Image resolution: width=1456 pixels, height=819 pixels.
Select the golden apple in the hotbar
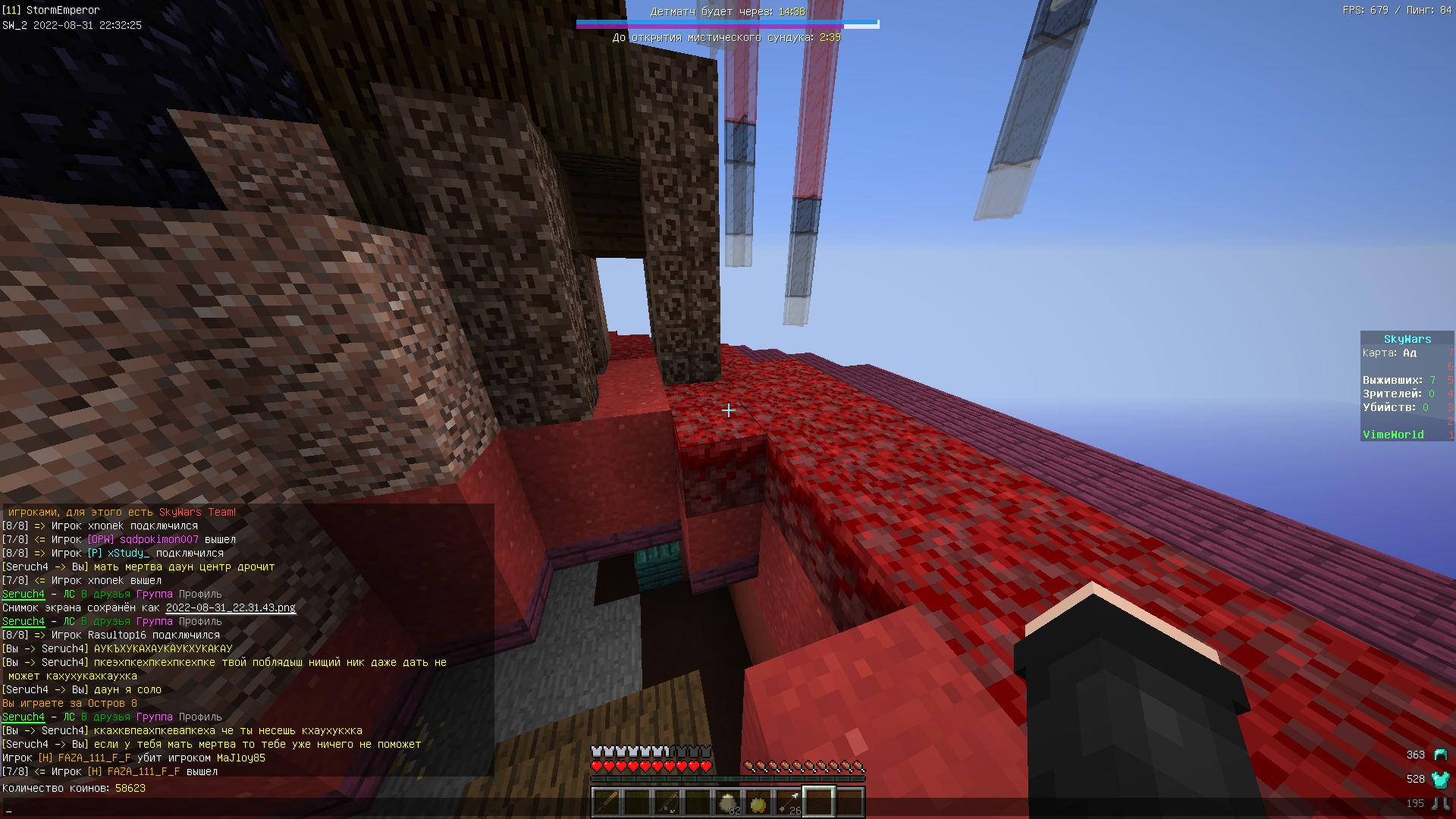758,802
